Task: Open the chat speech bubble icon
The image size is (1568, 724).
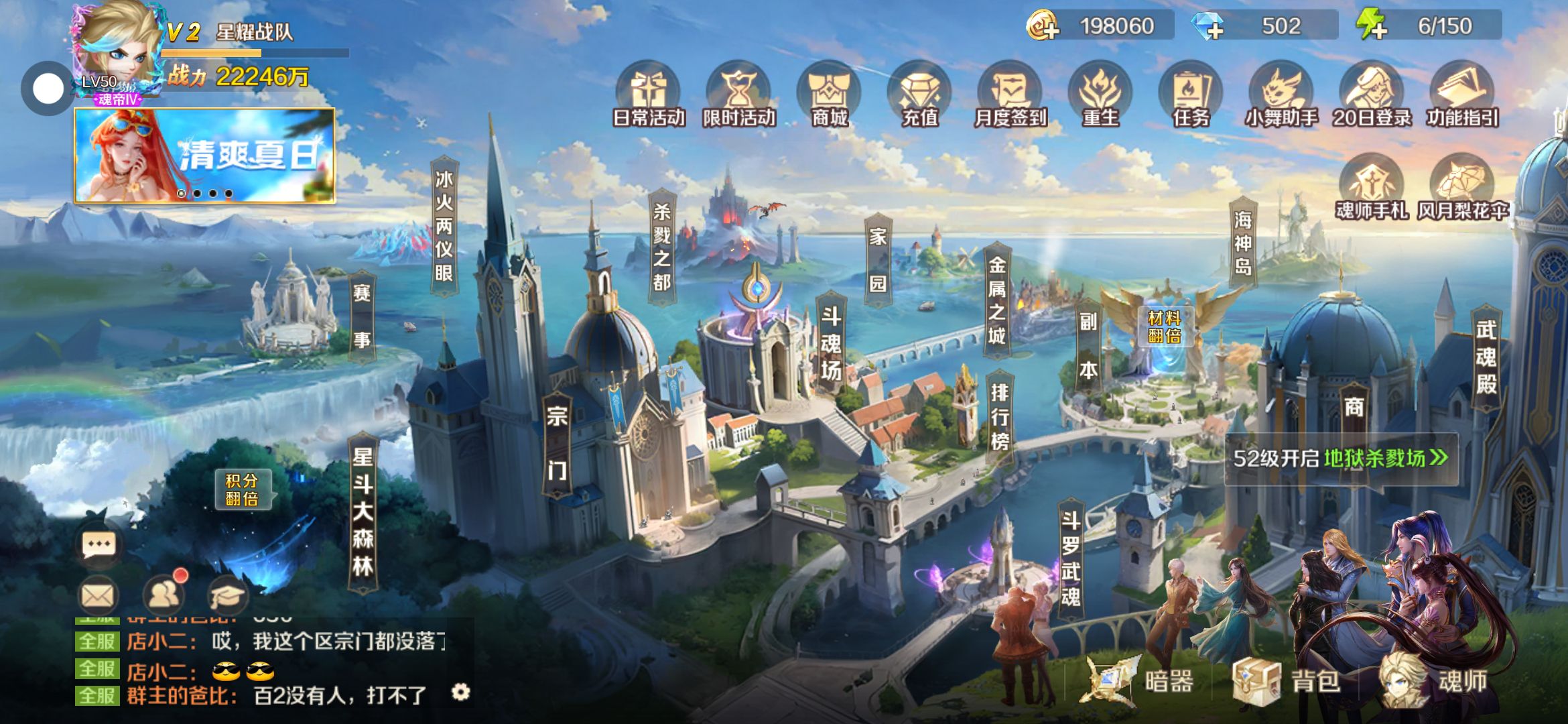Action: [x=99, y=544]
